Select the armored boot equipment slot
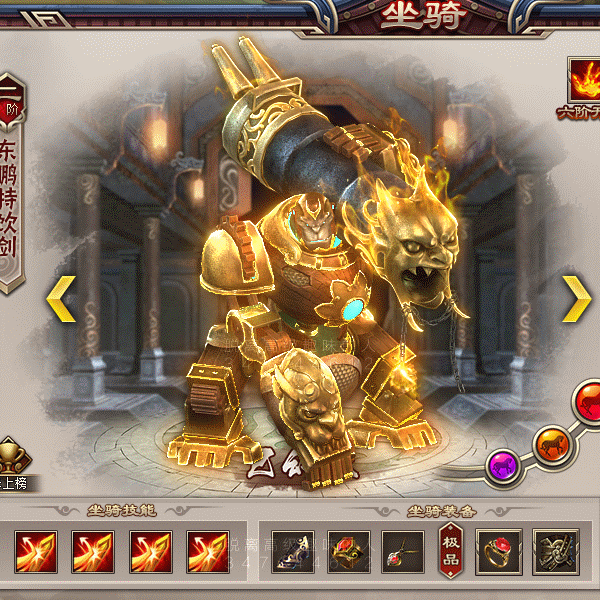Viewport: 600px width, 600px height. coord(293,551)
